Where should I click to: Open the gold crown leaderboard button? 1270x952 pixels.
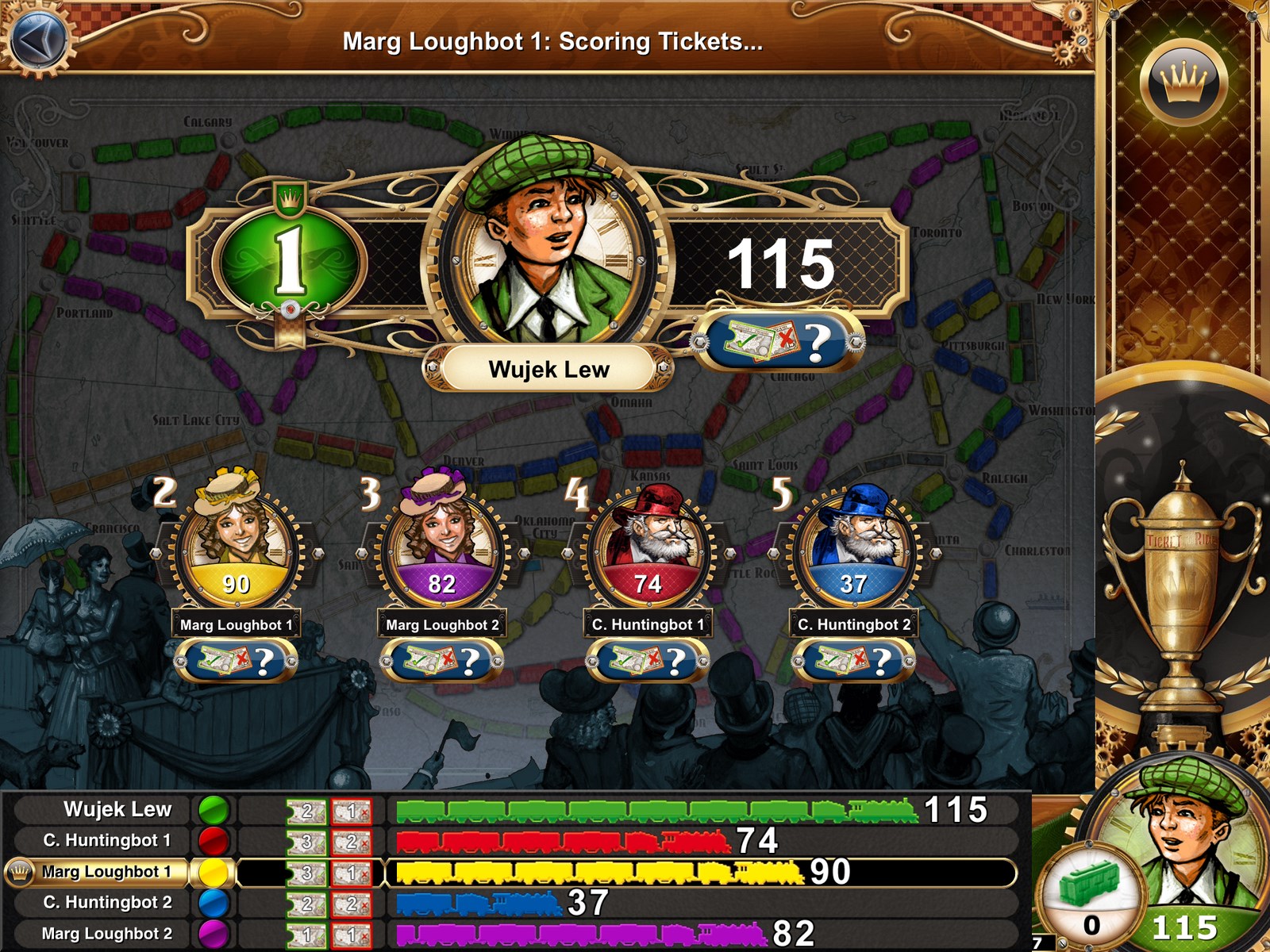tap(1183, 83)
